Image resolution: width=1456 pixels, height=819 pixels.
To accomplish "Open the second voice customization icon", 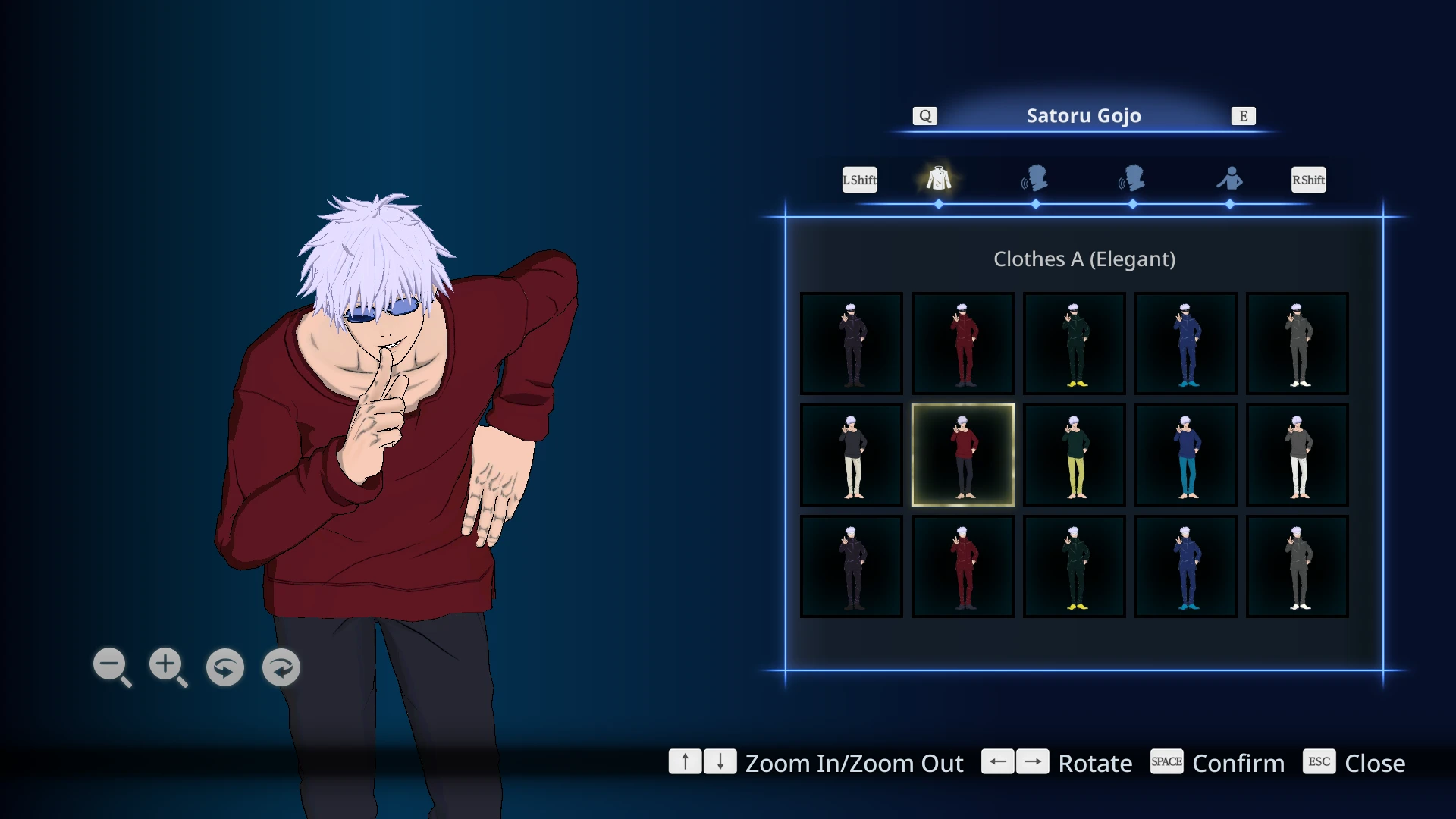I will (1132, 179).
